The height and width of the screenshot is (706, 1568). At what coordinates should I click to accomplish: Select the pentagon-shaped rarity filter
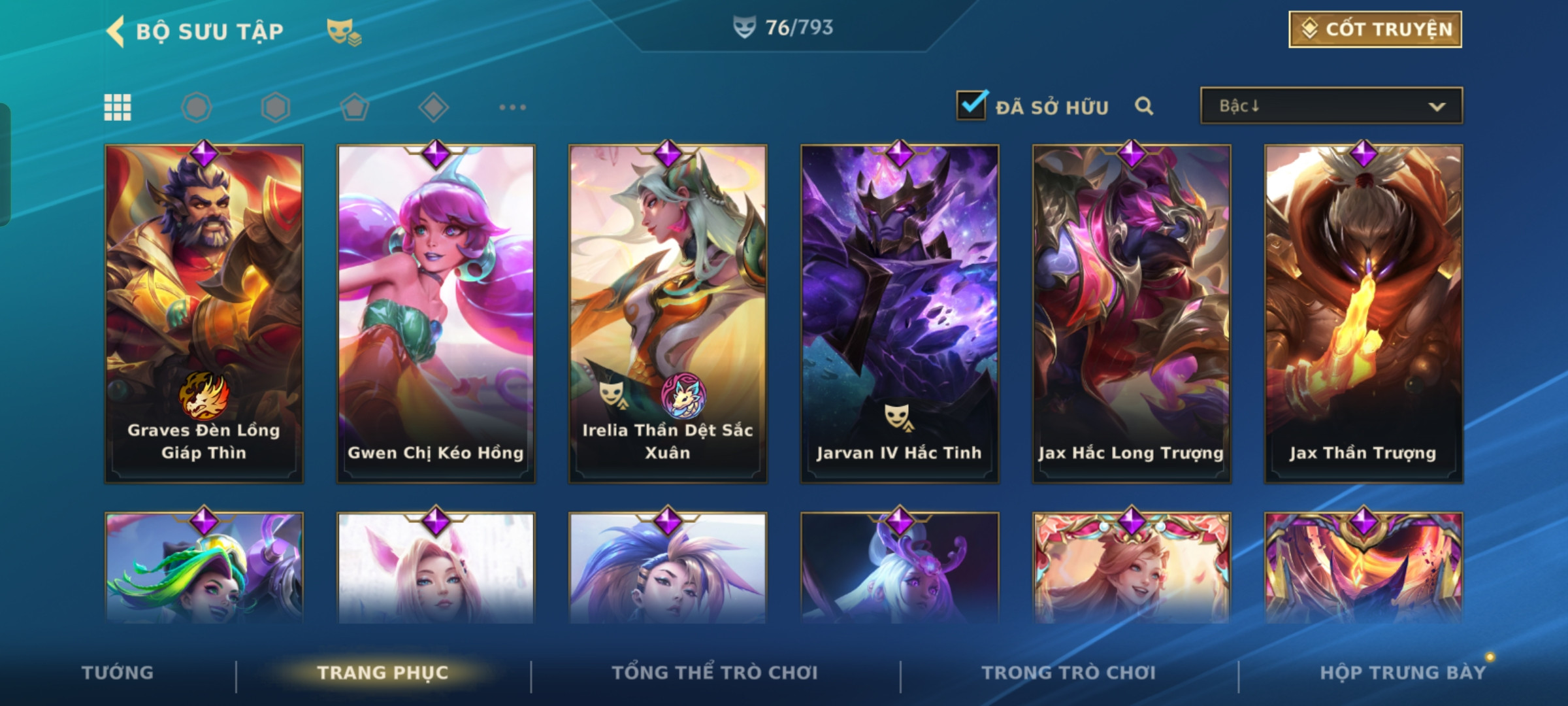[x=355, y=107]
